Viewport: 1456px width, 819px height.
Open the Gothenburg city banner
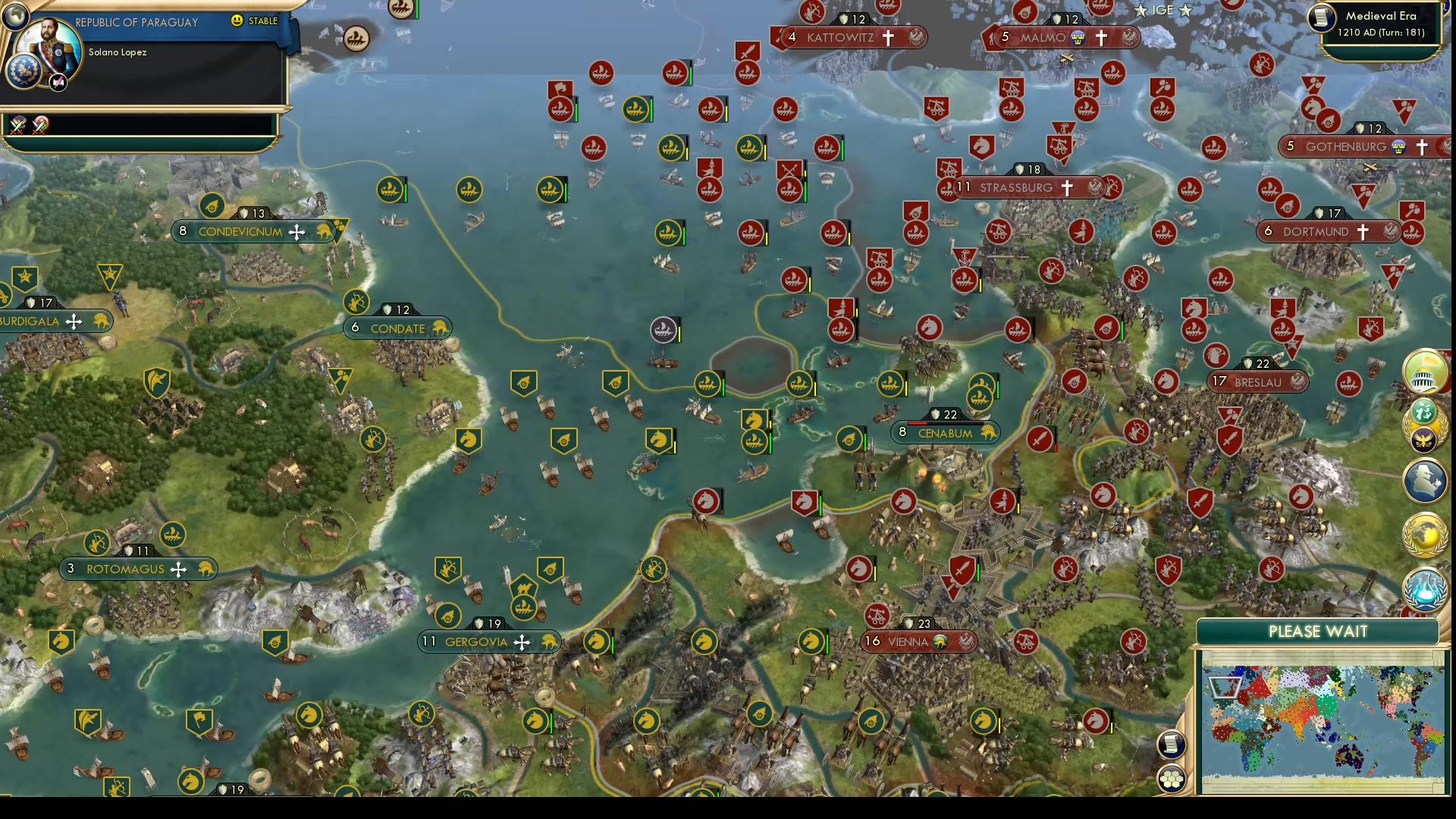(x=1346, y=146)
